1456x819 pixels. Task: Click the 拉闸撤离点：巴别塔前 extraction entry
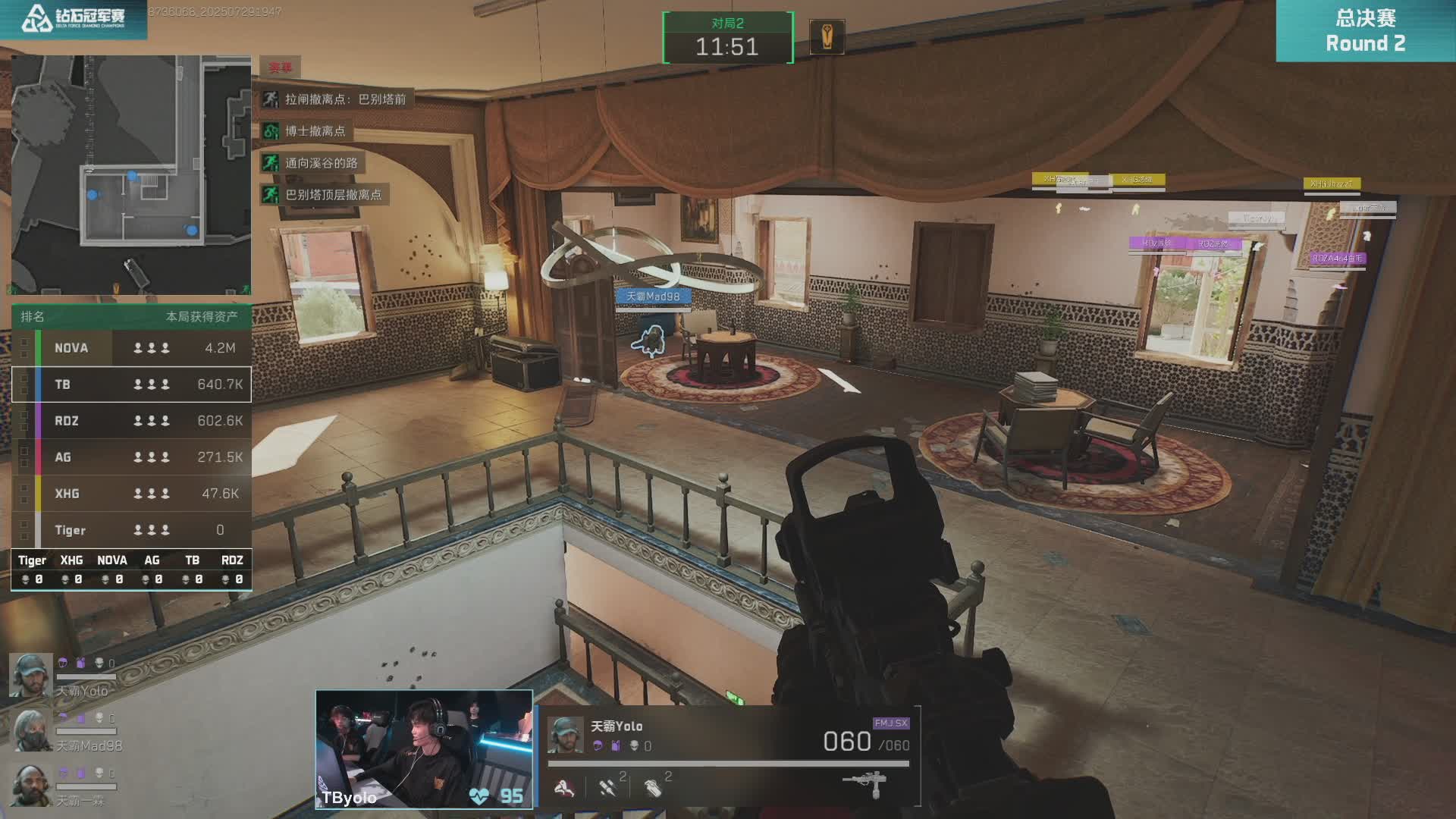pos(336,99)
